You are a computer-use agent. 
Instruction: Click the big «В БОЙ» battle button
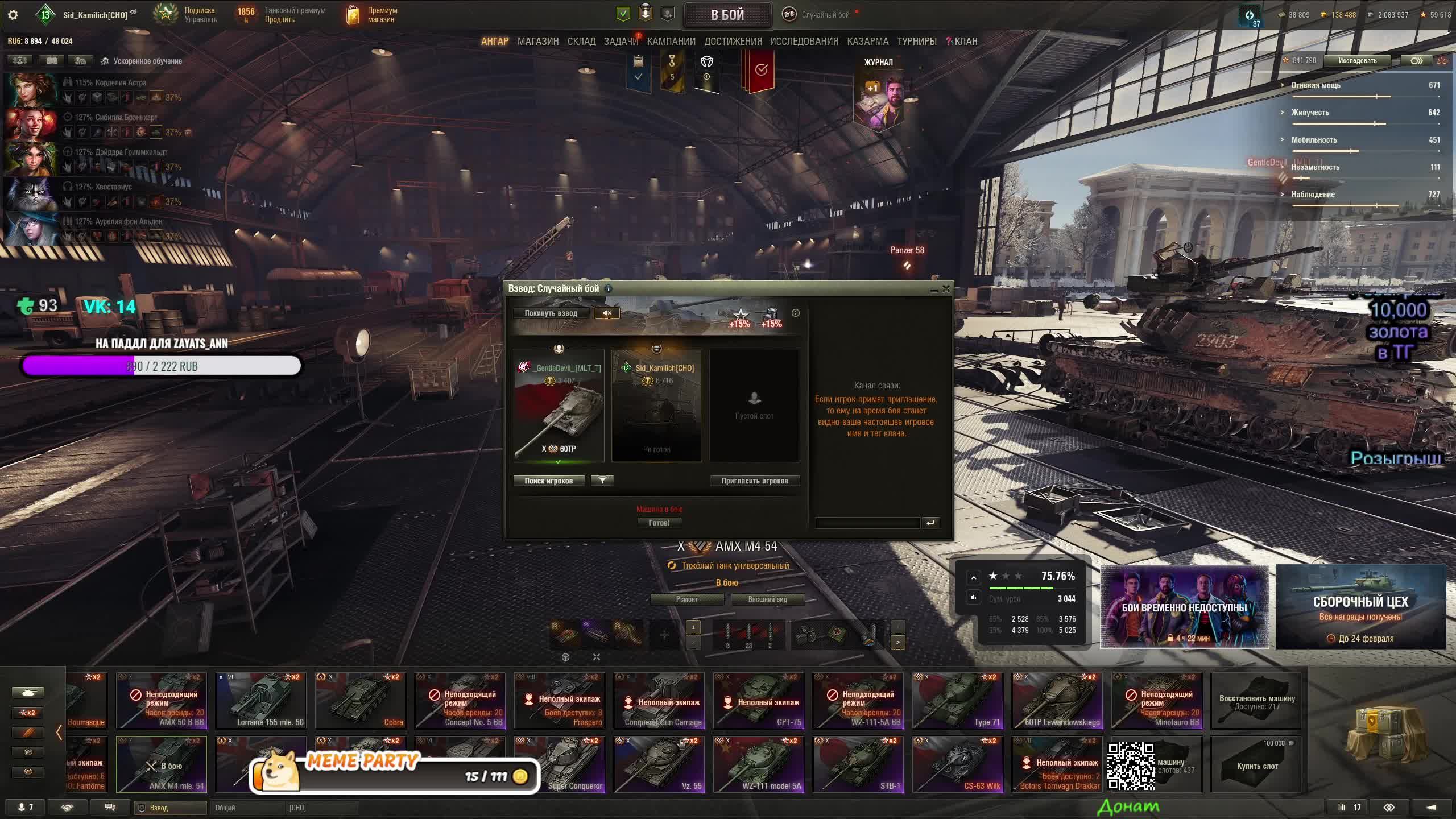(x=727, y=15)
